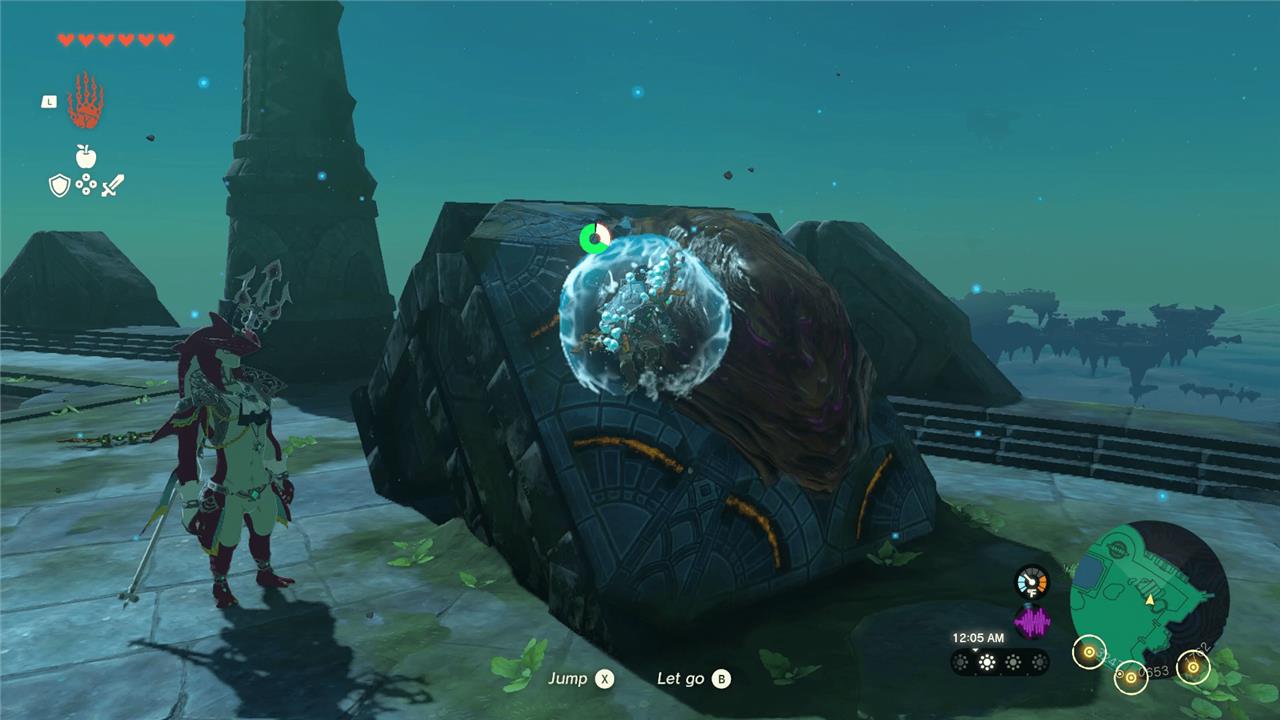Image resolution: width=1280 pixels, height=720 pixels.
Task: Choose the shield quick-swap icon
Action: tap(60, 185)
